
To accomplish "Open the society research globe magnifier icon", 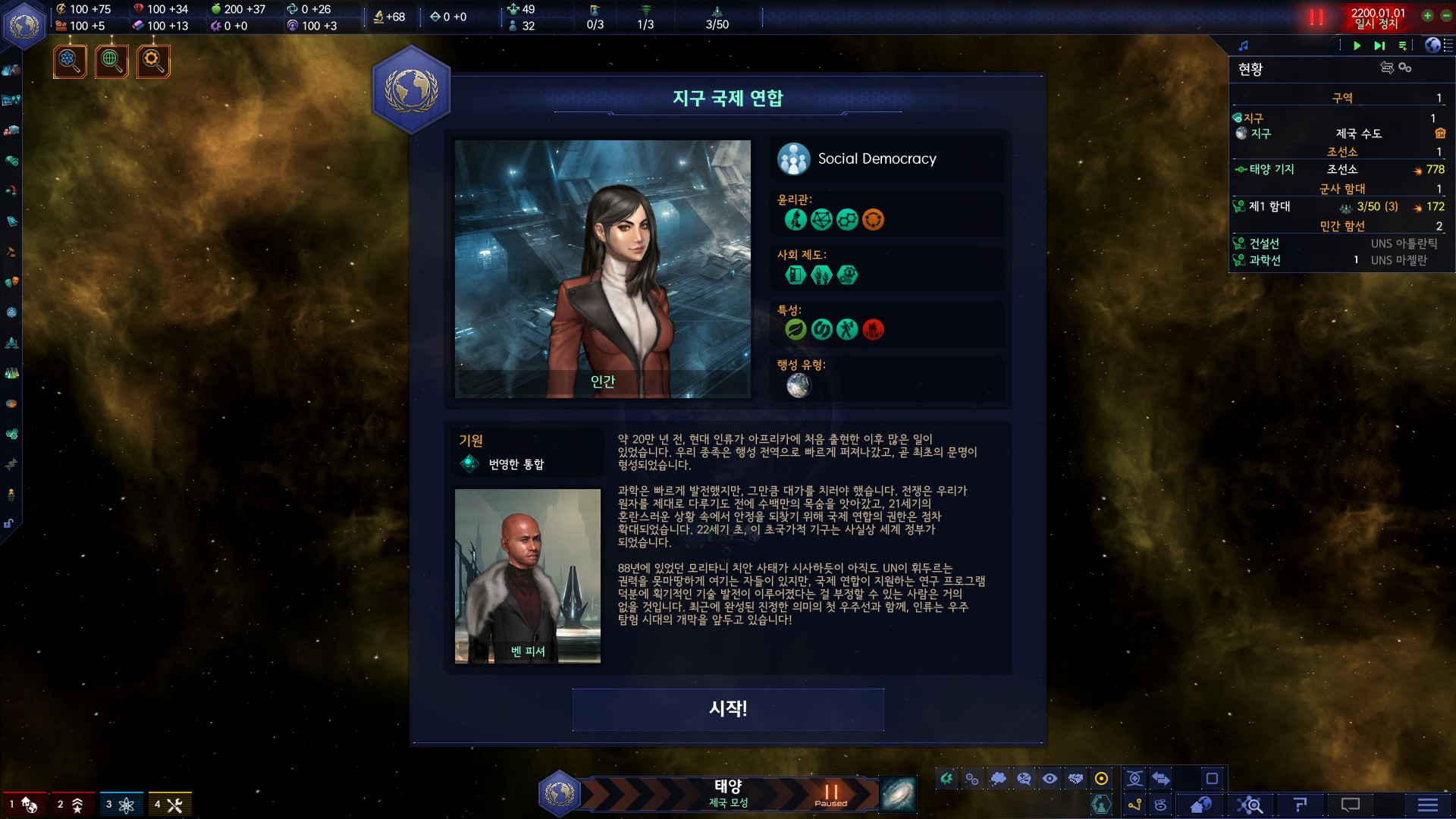I will coord(111,61).
